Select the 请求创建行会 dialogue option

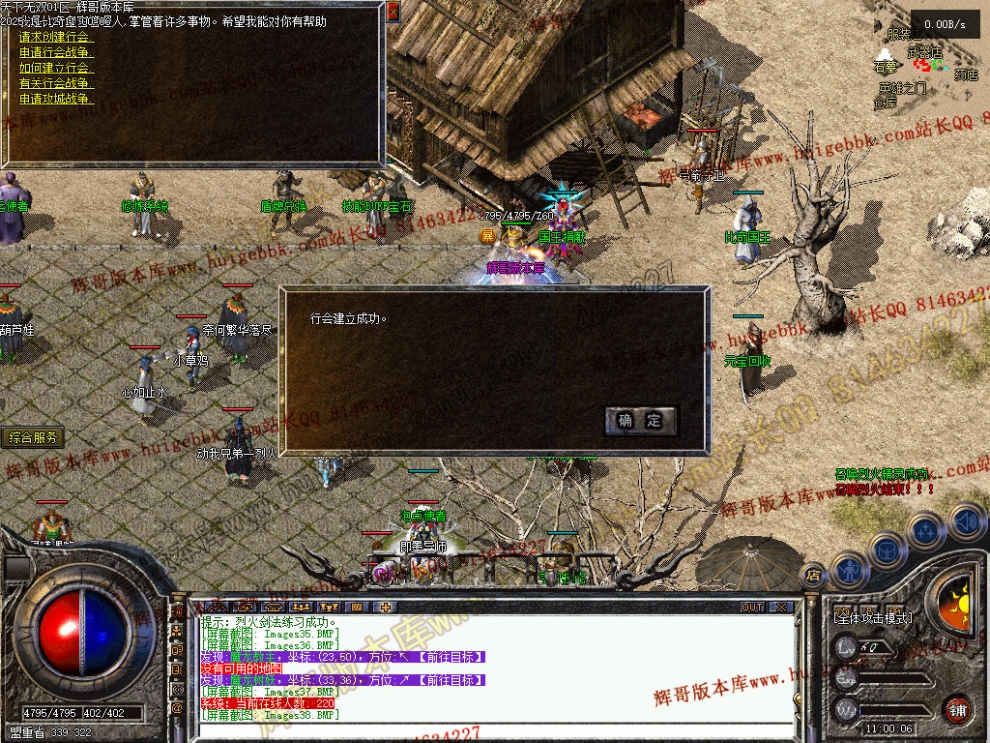(57, 37)
